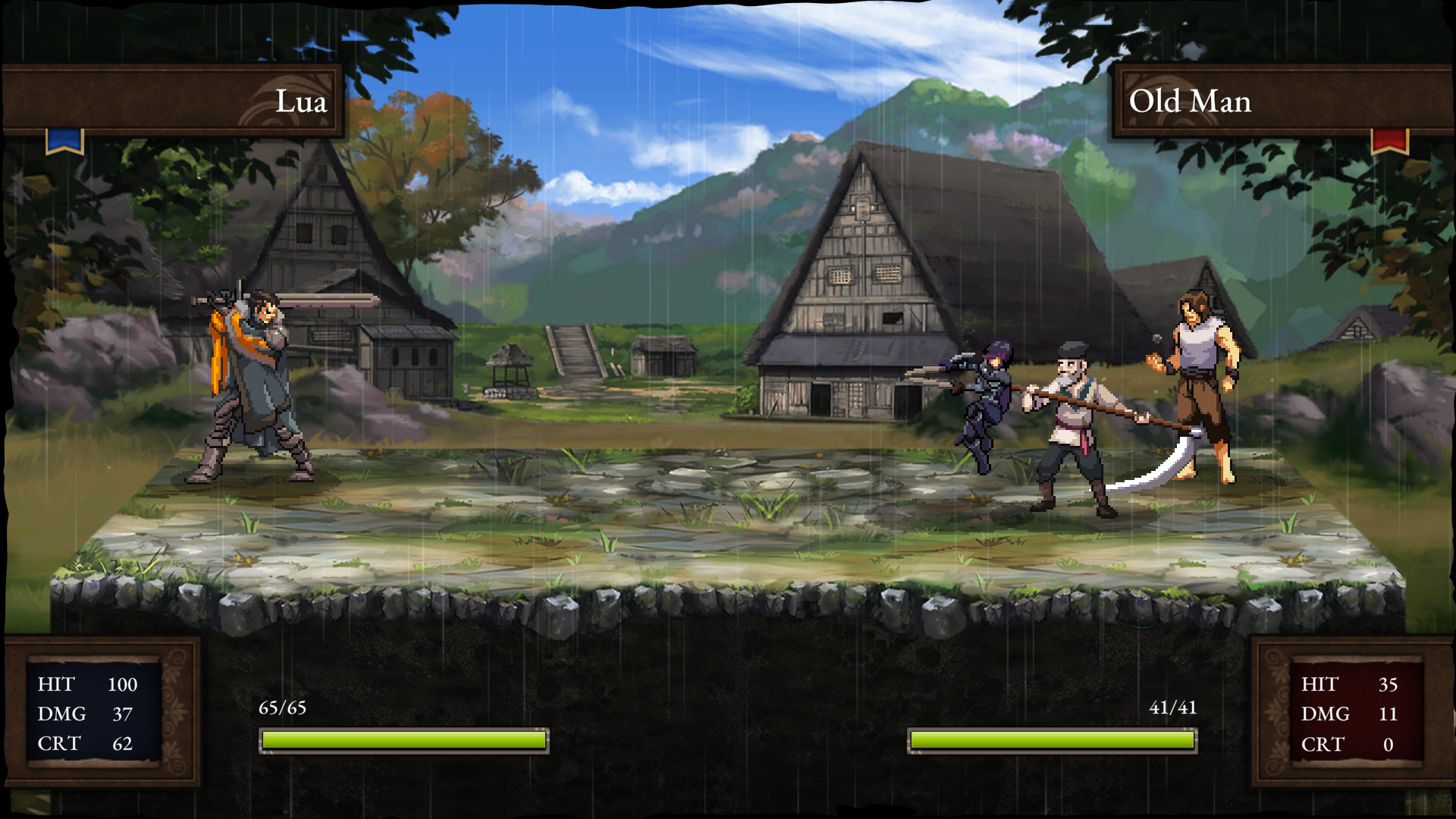The width and height of the screenshot is (1456, 819).
Task: Click the 41/41 health label above Old Man's bar
Action: [x=1172, y=707]
